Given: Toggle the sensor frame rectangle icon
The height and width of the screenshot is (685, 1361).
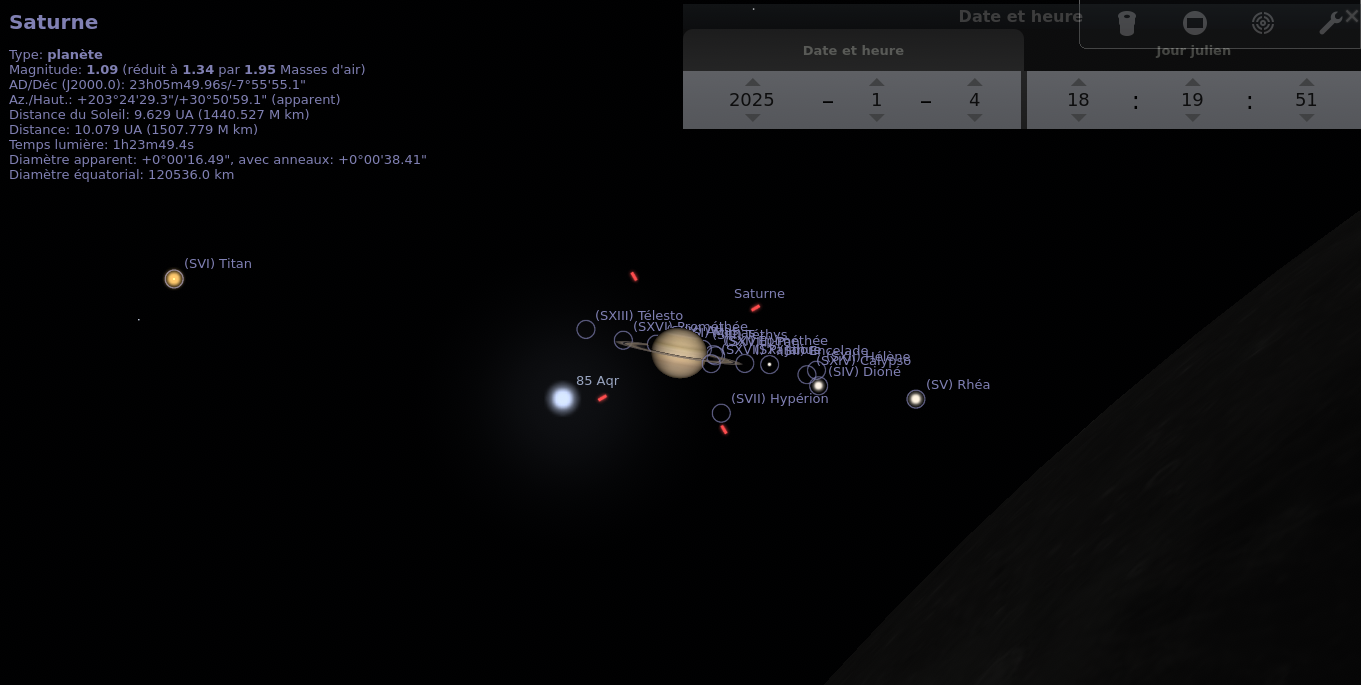Looking at the screenshot, I should 1194,23.
